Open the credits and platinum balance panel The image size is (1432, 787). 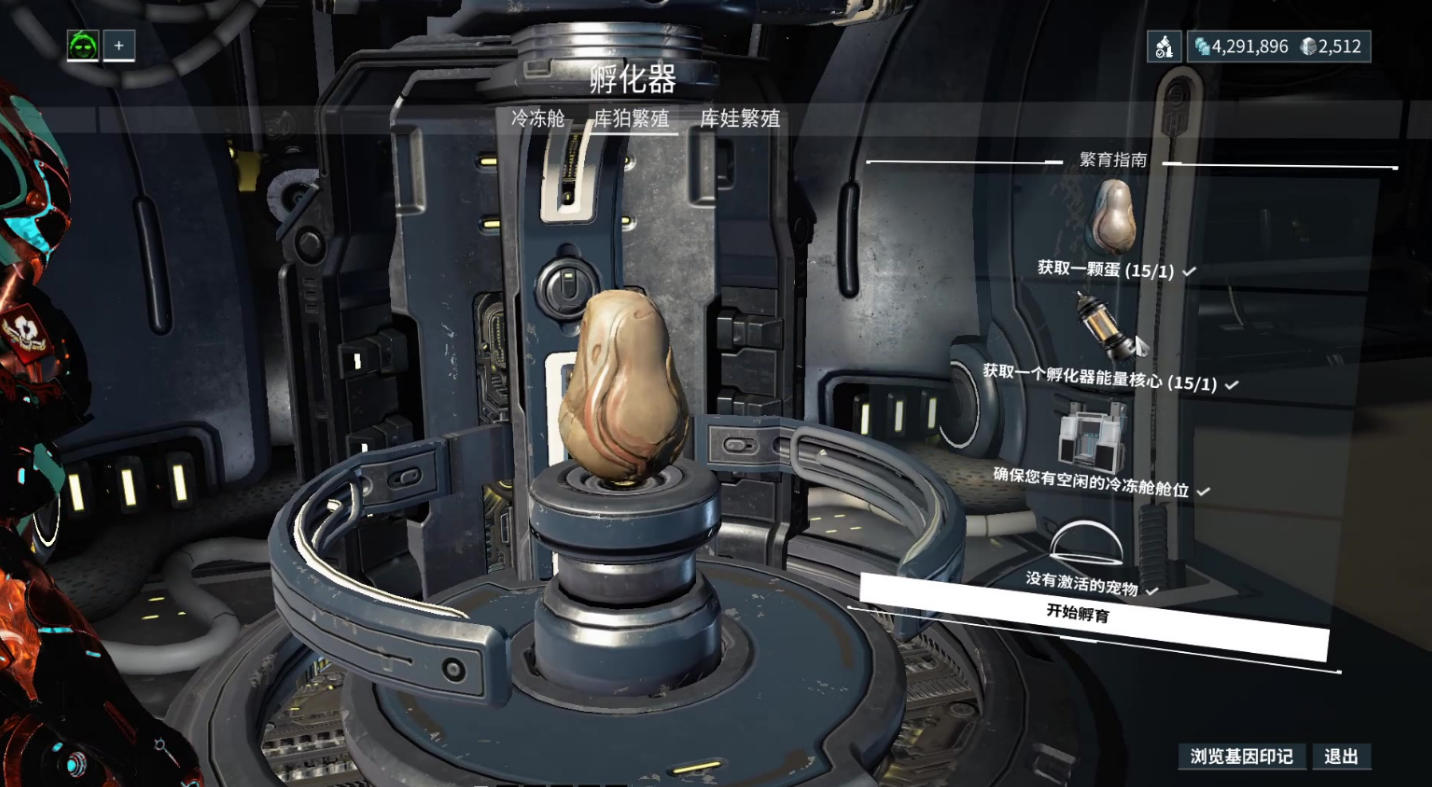tap(1278, 47)
